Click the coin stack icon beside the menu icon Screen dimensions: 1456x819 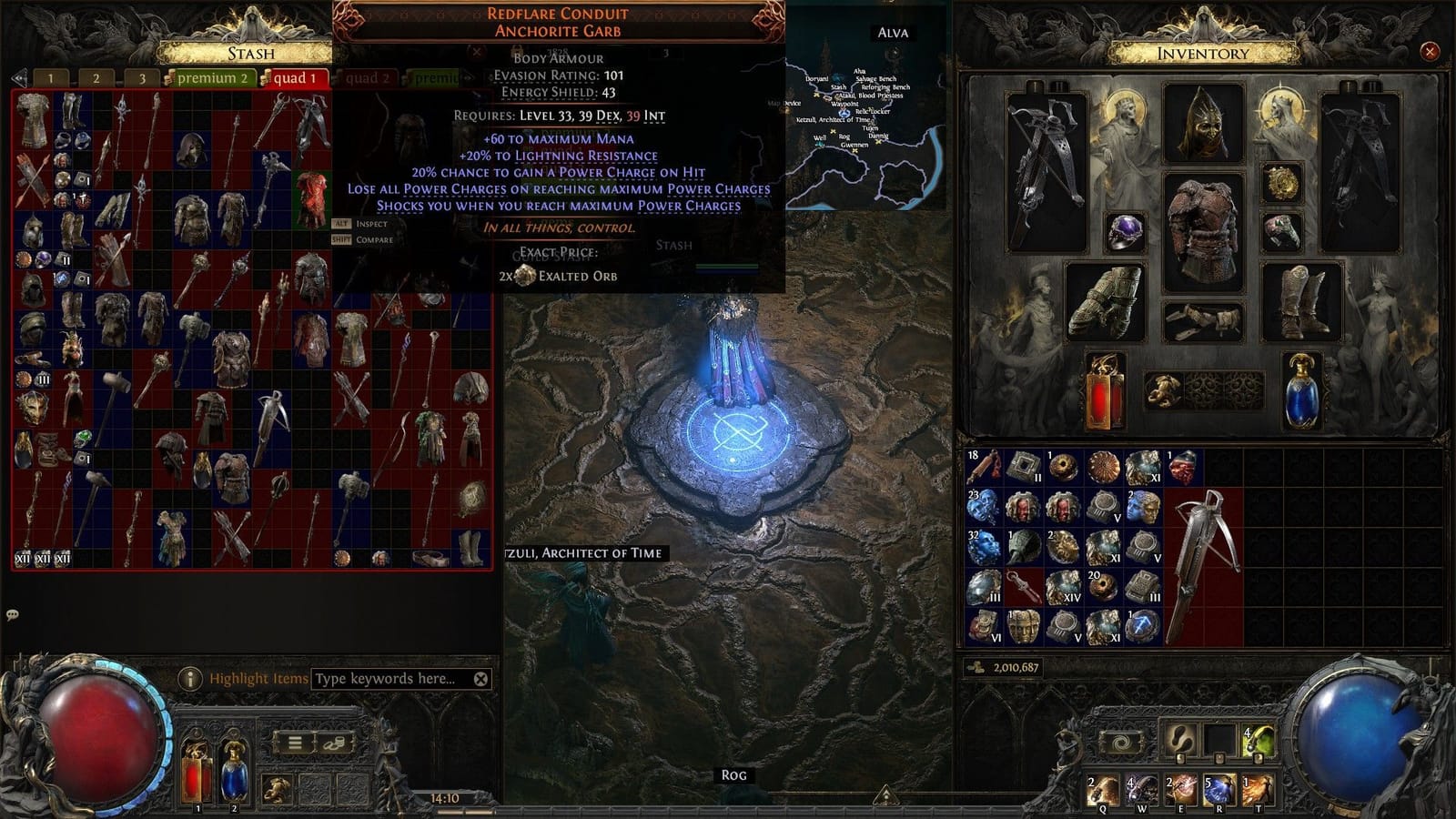click(x=334, y=743)
